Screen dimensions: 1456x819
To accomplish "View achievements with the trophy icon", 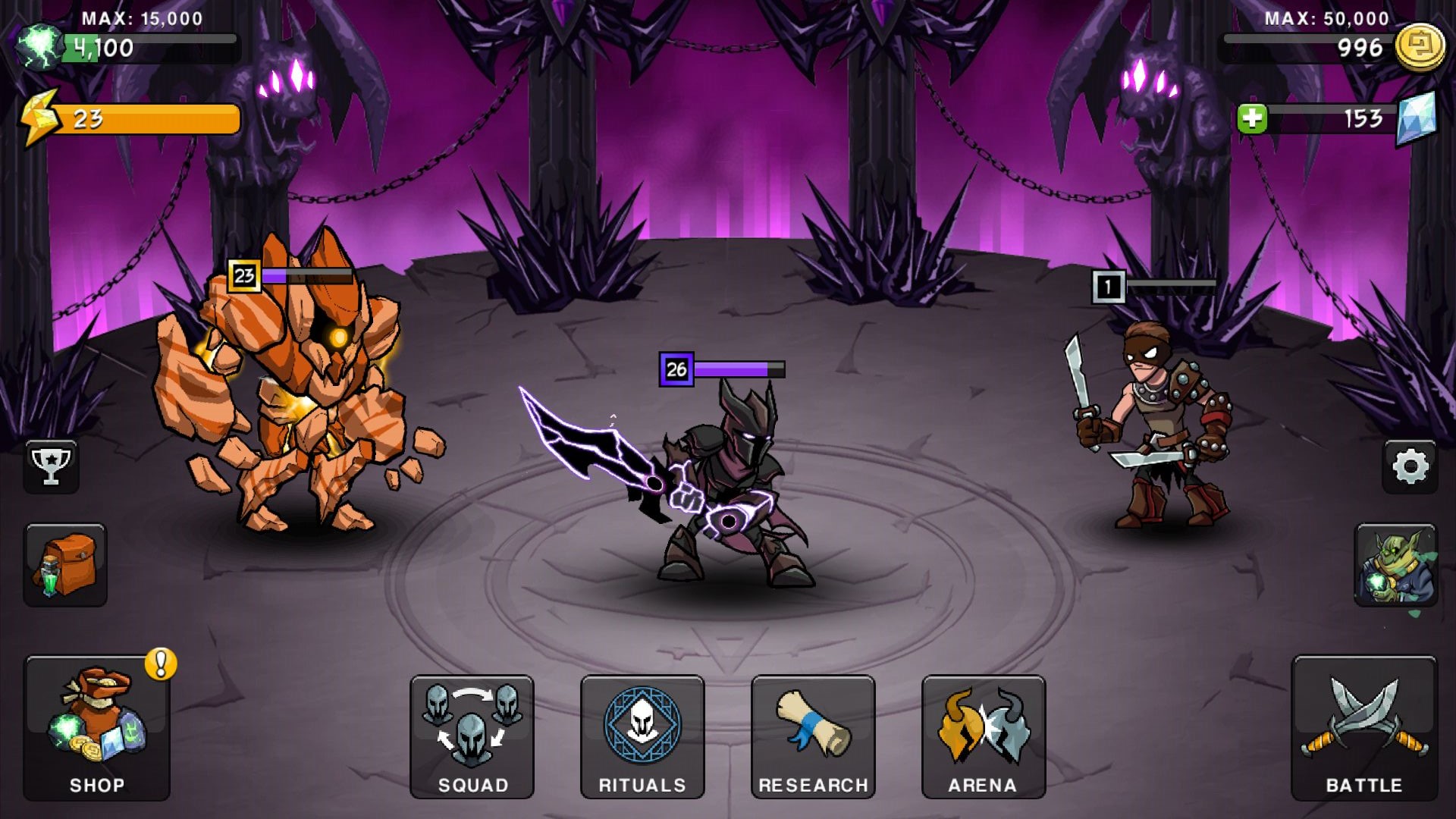I will click(51, 466).
